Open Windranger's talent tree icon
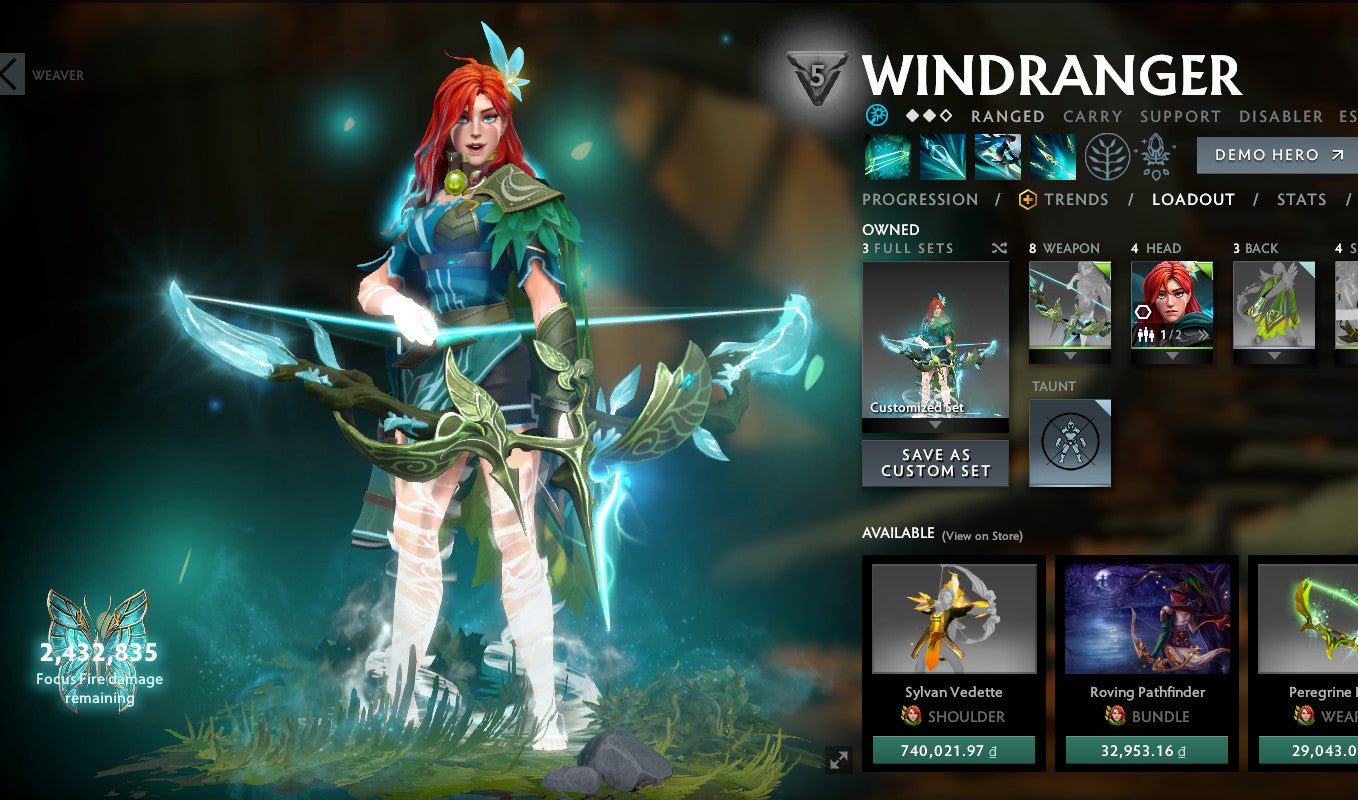 tap(1106, 157)
